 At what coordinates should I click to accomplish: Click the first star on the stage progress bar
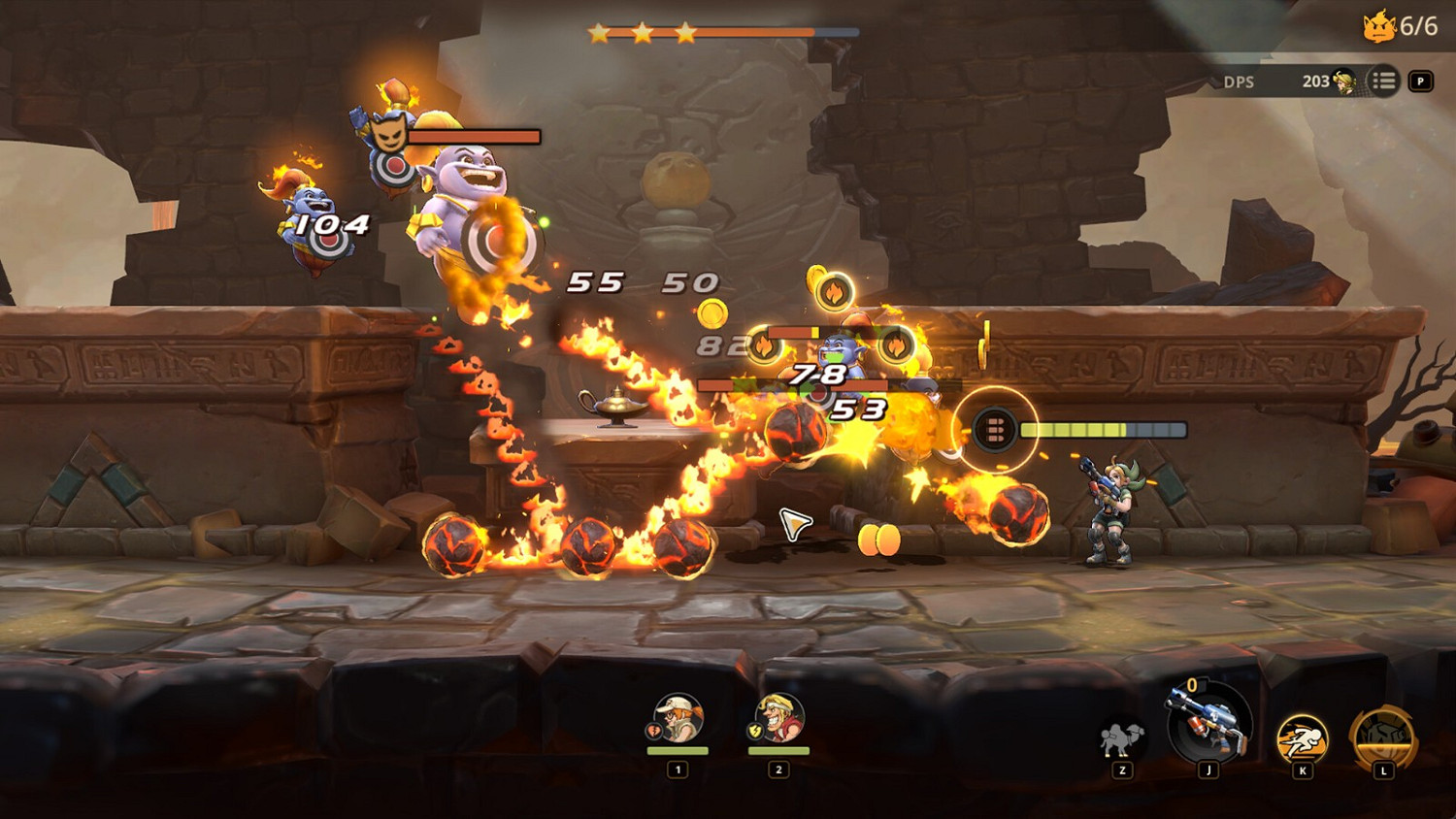tap(600, 31)
